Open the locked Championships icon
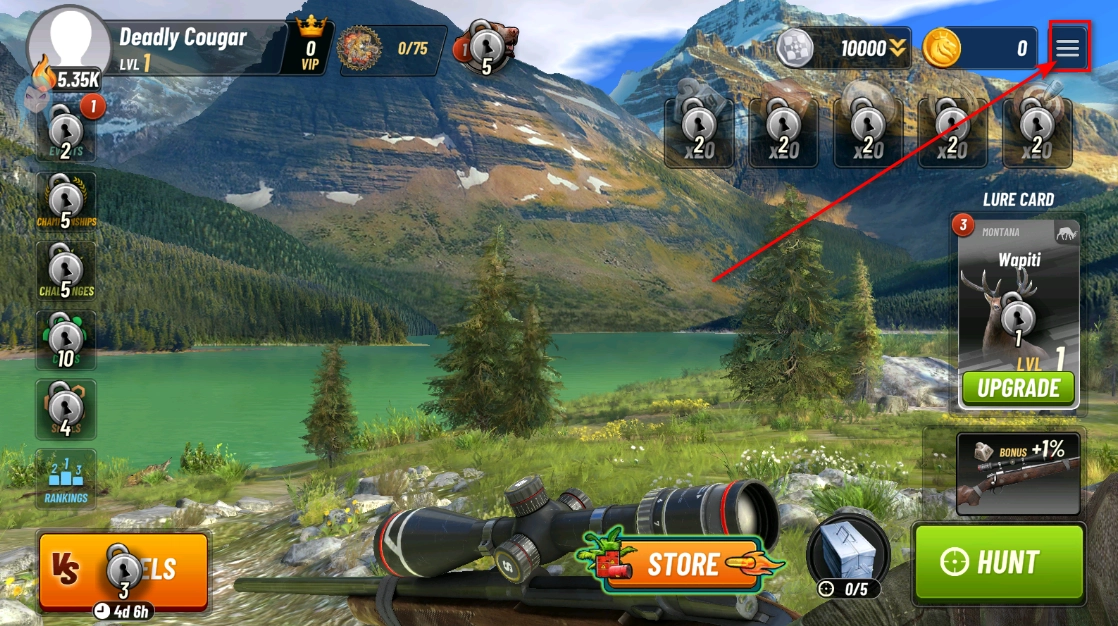Viewport: 1118px width, 626px height. (66, 201)
